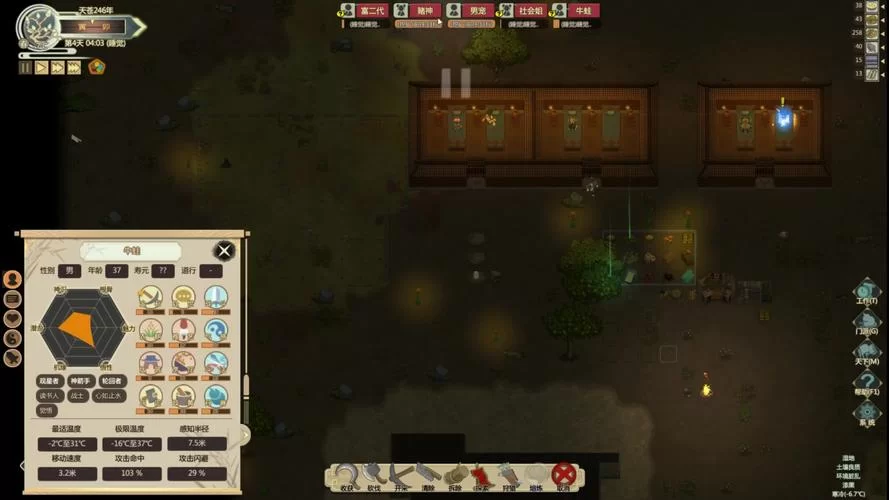Open the 系统 system menu
This screenshot has height=500, width=889.
coord(866,413)
